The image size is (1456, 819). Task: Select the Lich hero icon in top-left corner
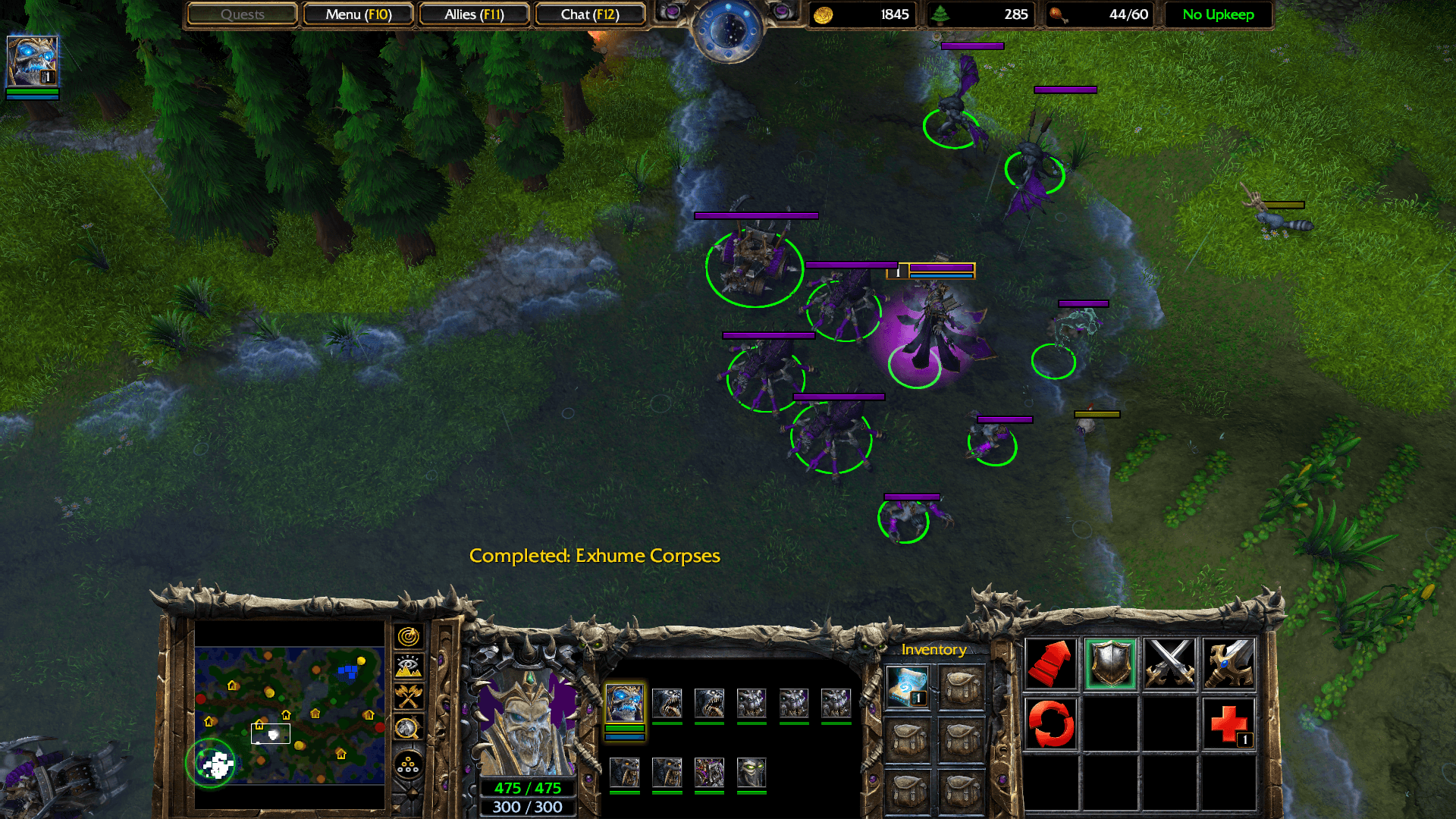32,61
